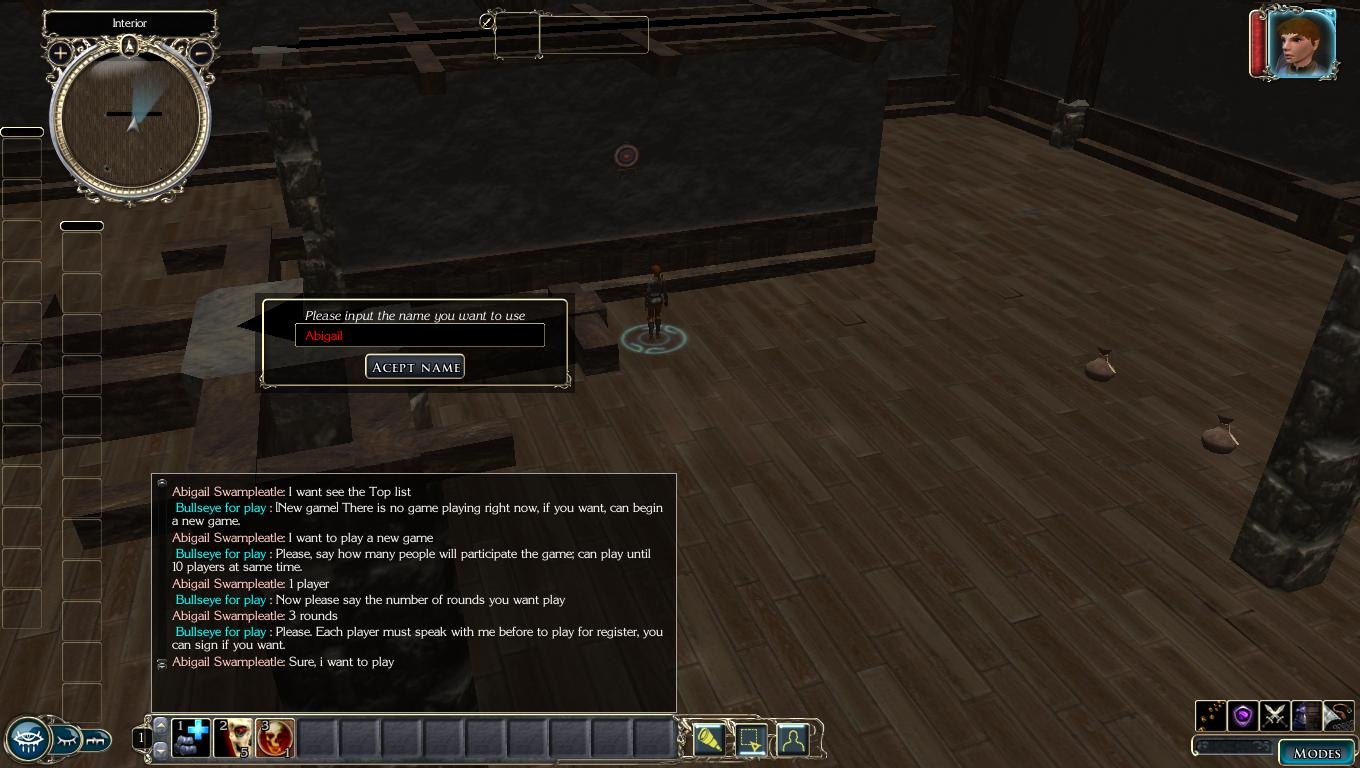The height and width of the screenshot is (768, 1360).
Task: Select the character portrait
Action: [x=1301, y=43]
